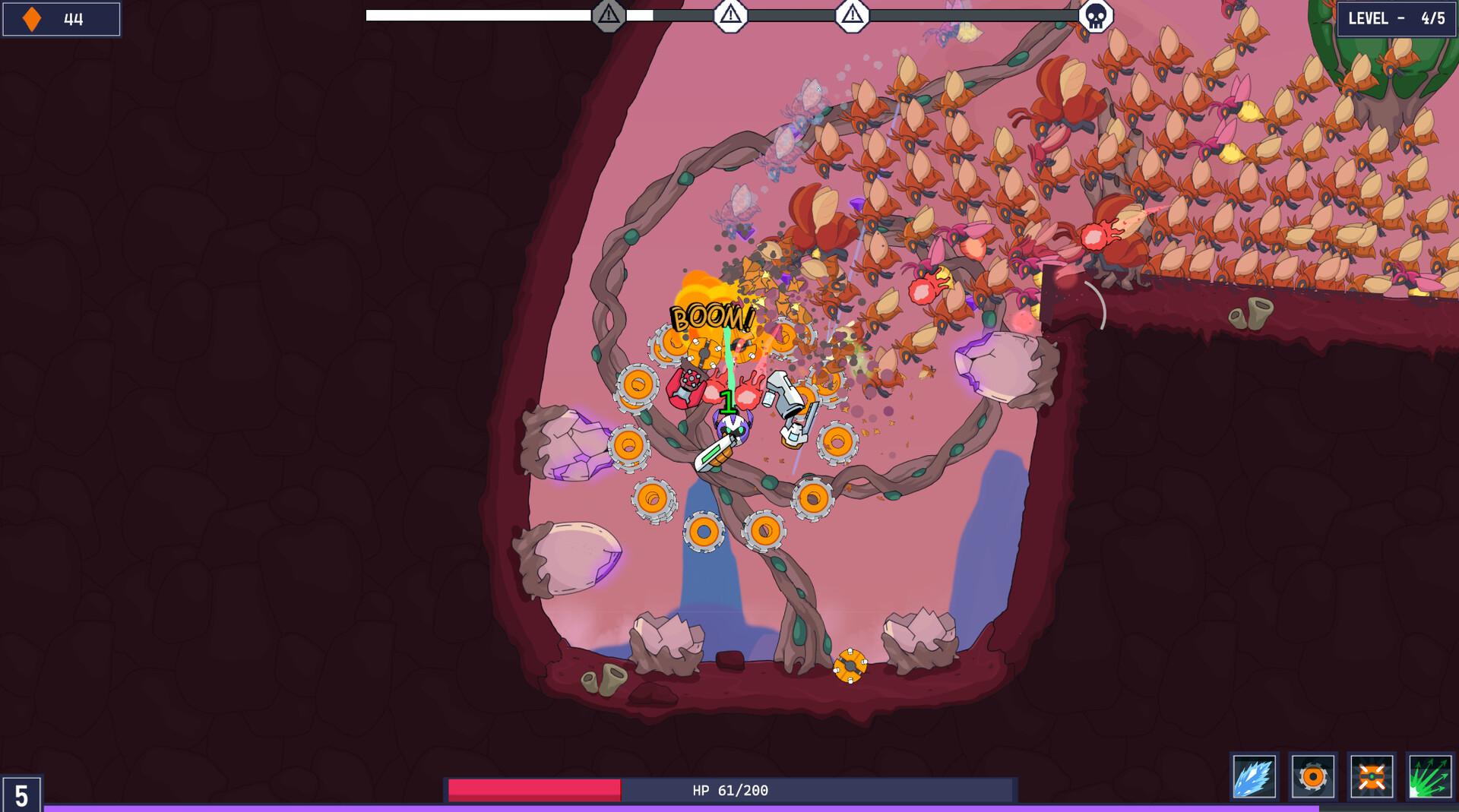The width and height of the screenshot is (1459, 812).
Task: Click the red robot enemy beside the player
Action: [688, 387]
